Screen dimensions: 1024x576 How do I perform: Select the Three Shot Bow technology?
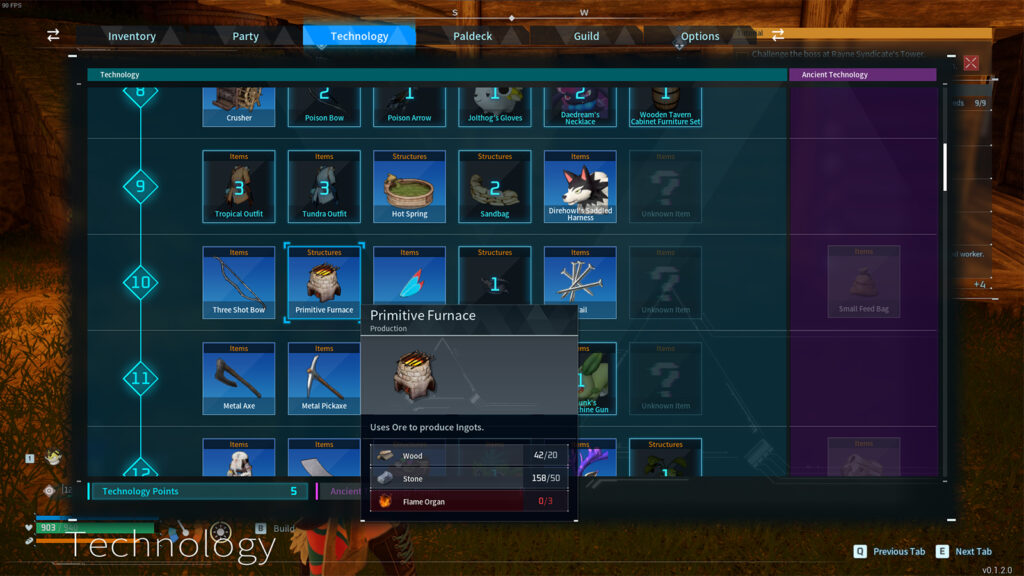[x=239, y=282]
